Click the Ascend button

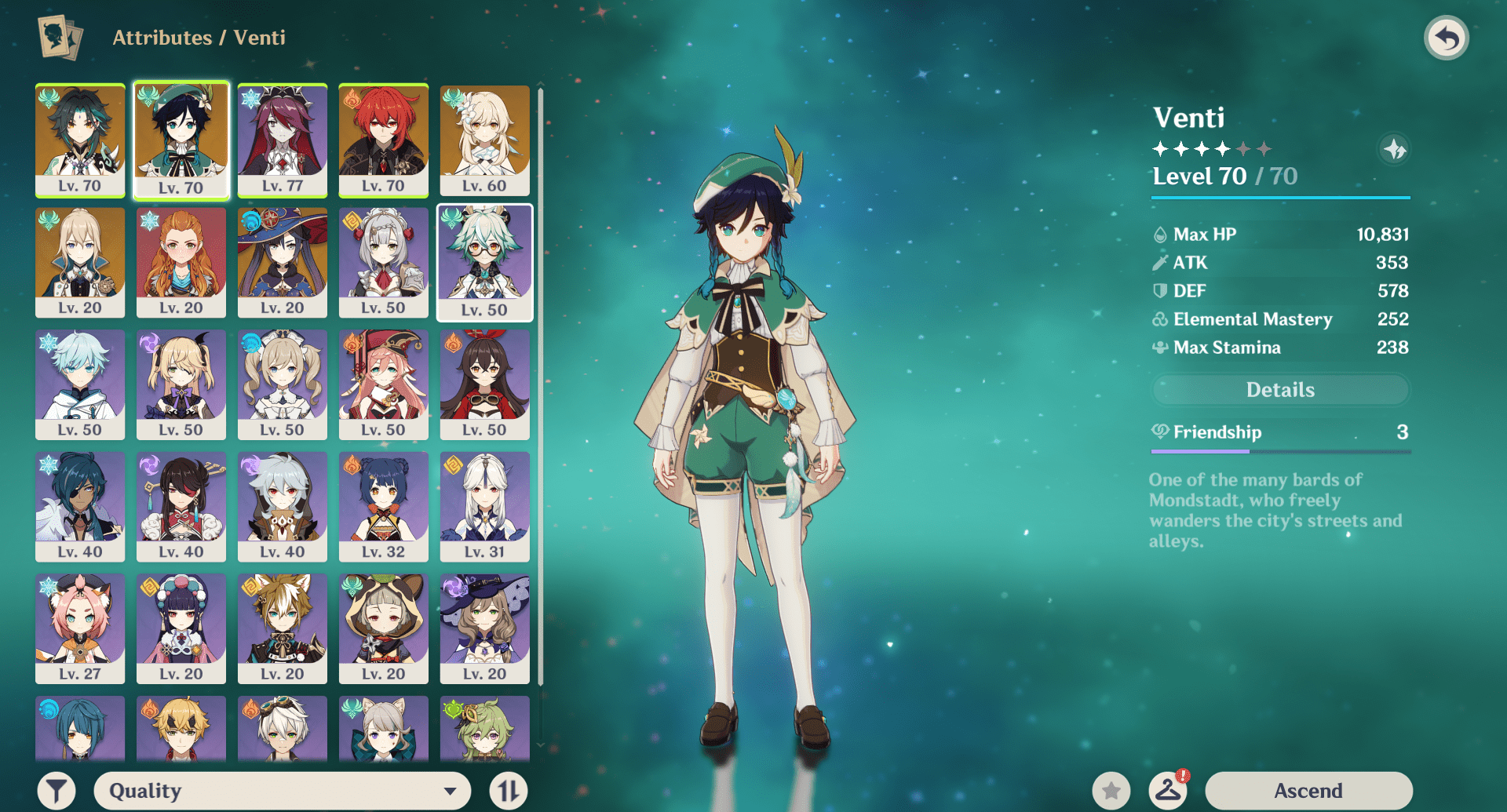pyautogui.click(x=1308, y=790)
